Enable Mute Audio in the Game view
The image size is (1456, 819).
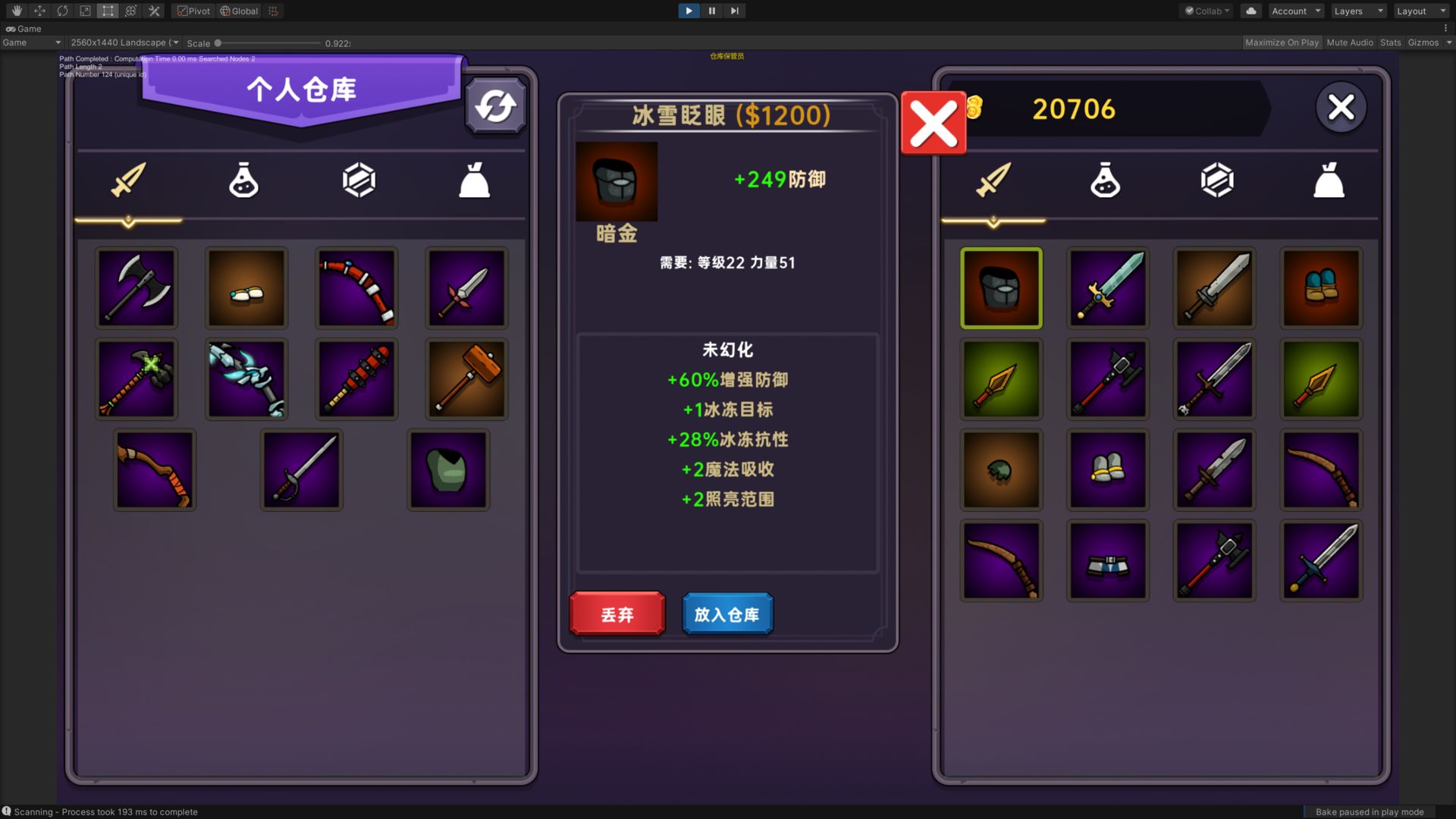pos(1349,42)
